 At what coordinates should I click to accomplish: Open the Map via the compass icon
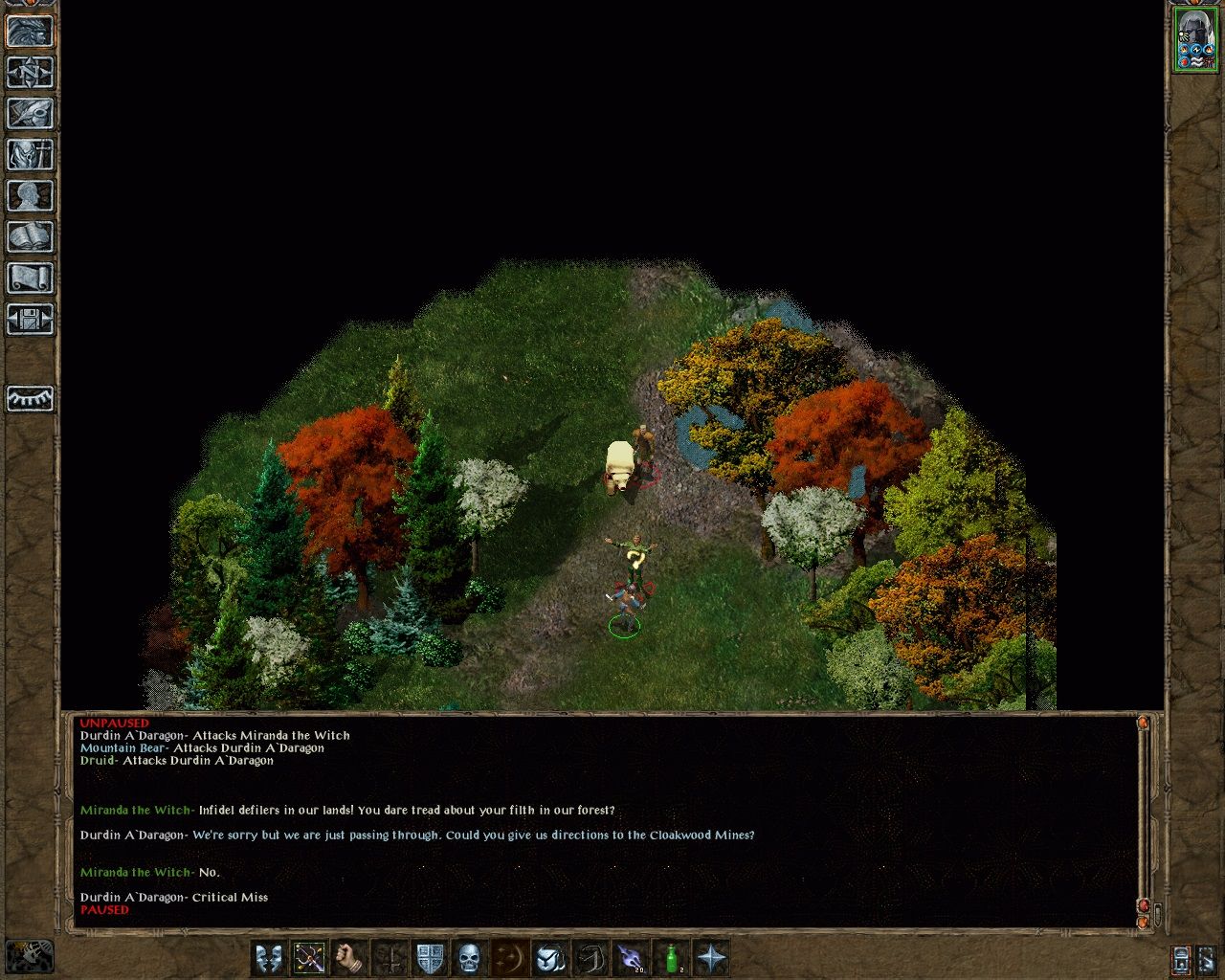[x=30, y=73]
